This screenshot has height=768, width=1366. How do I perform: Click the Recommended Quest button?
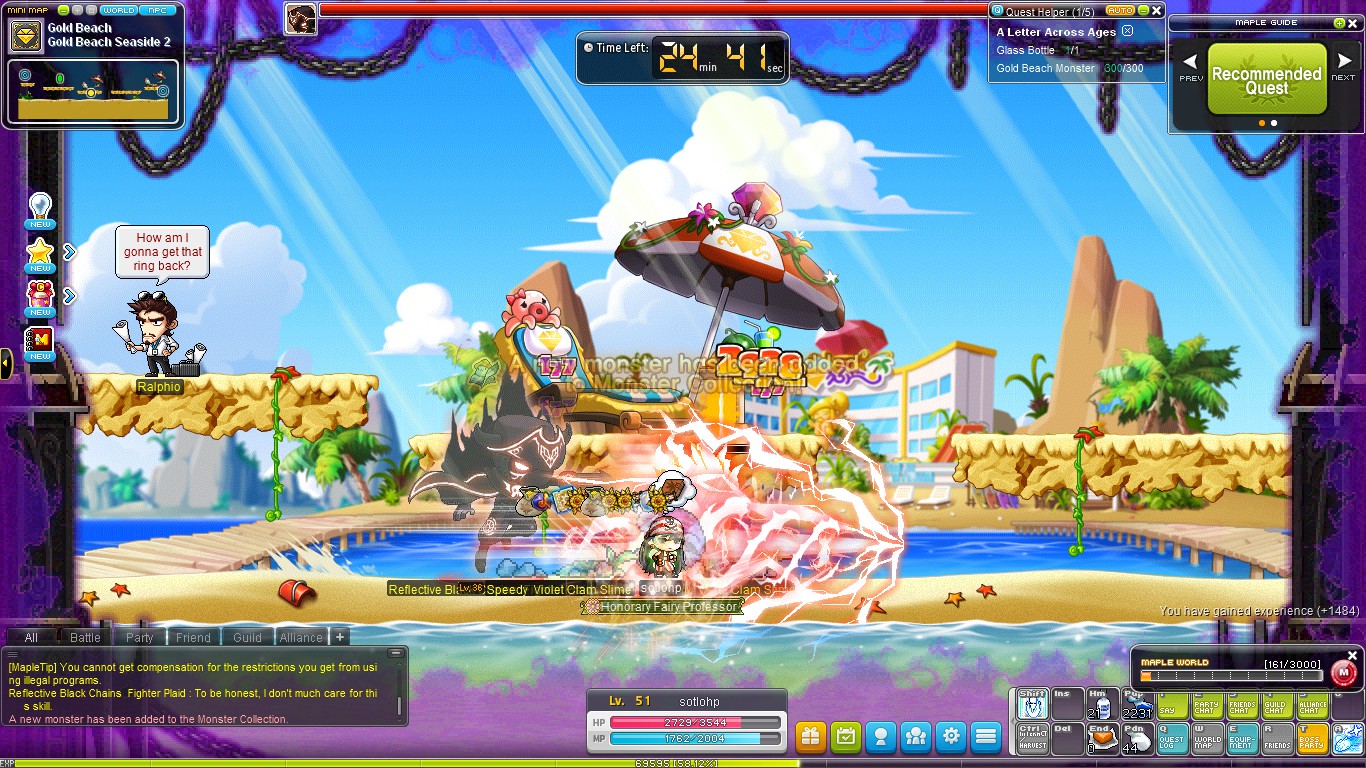point(1265,80)
